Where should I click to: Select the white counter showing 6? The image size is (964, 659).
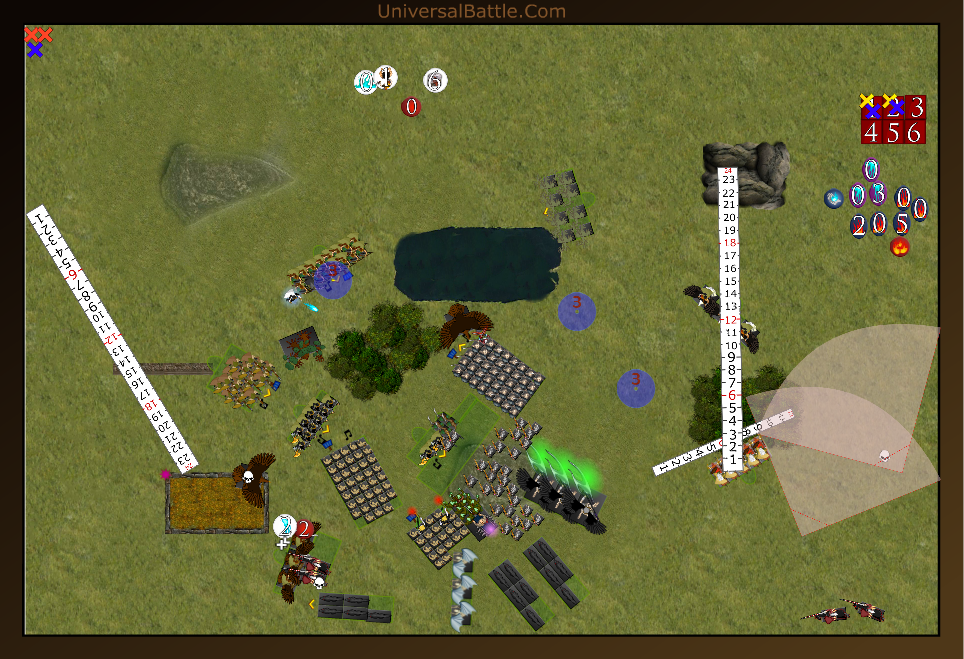[x=435, y=80]
